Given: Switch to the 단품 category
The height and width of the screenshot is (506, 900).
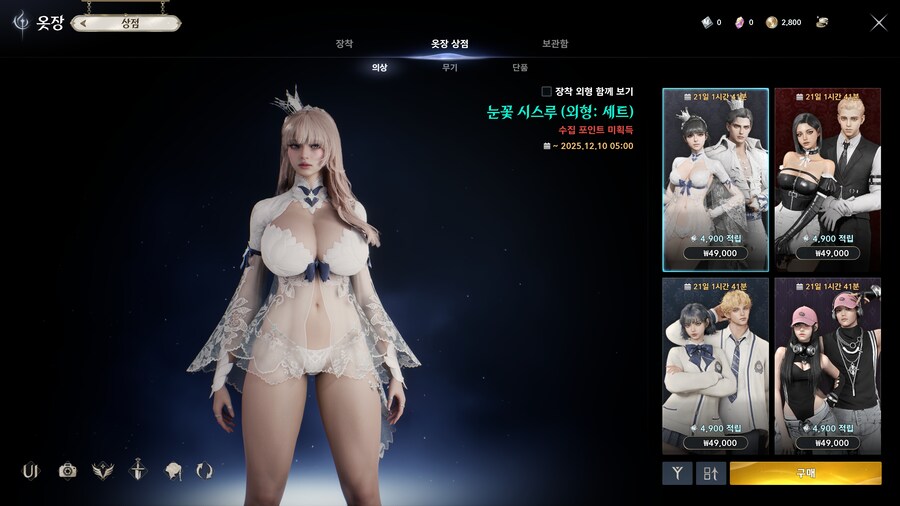Looking at the screenshot, I should click(519, 67).
